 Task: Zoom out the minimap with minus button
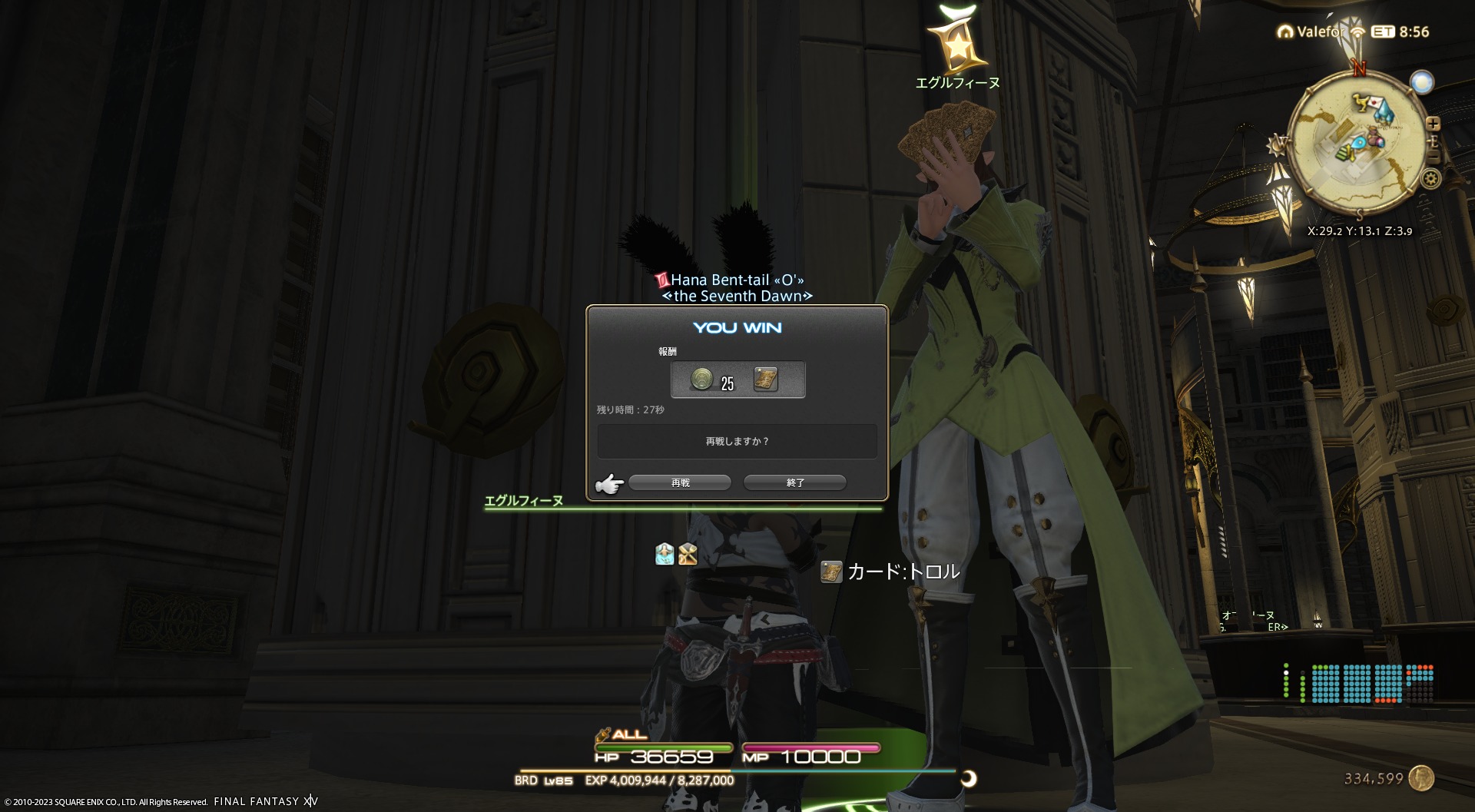[1433, 156]
